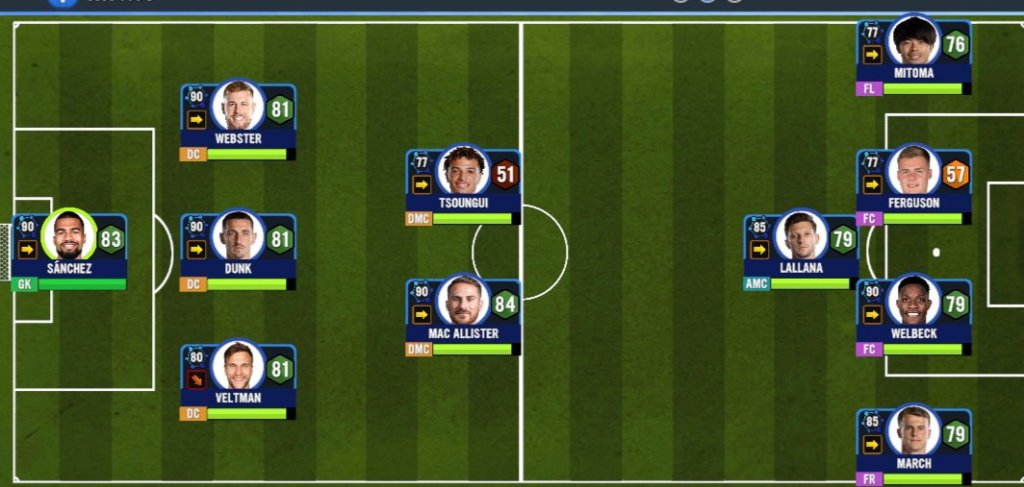This screenshot has width=1024, height=487.
Task: Select Tsoungui's midfield card
Action: click(x=462, y=186)
